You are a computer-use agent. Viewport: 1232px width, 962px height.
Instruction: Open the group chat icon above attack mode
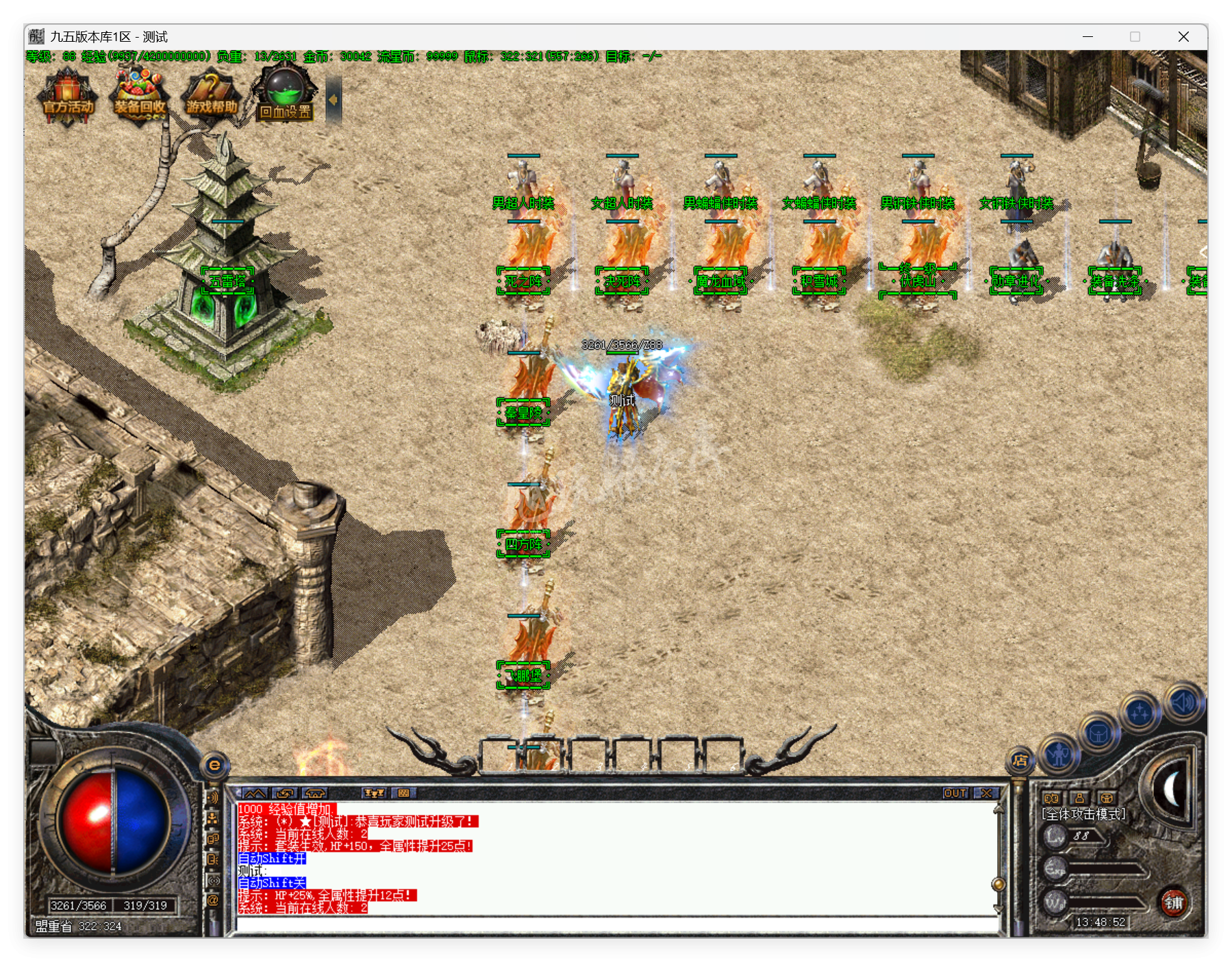(1051, 798)
